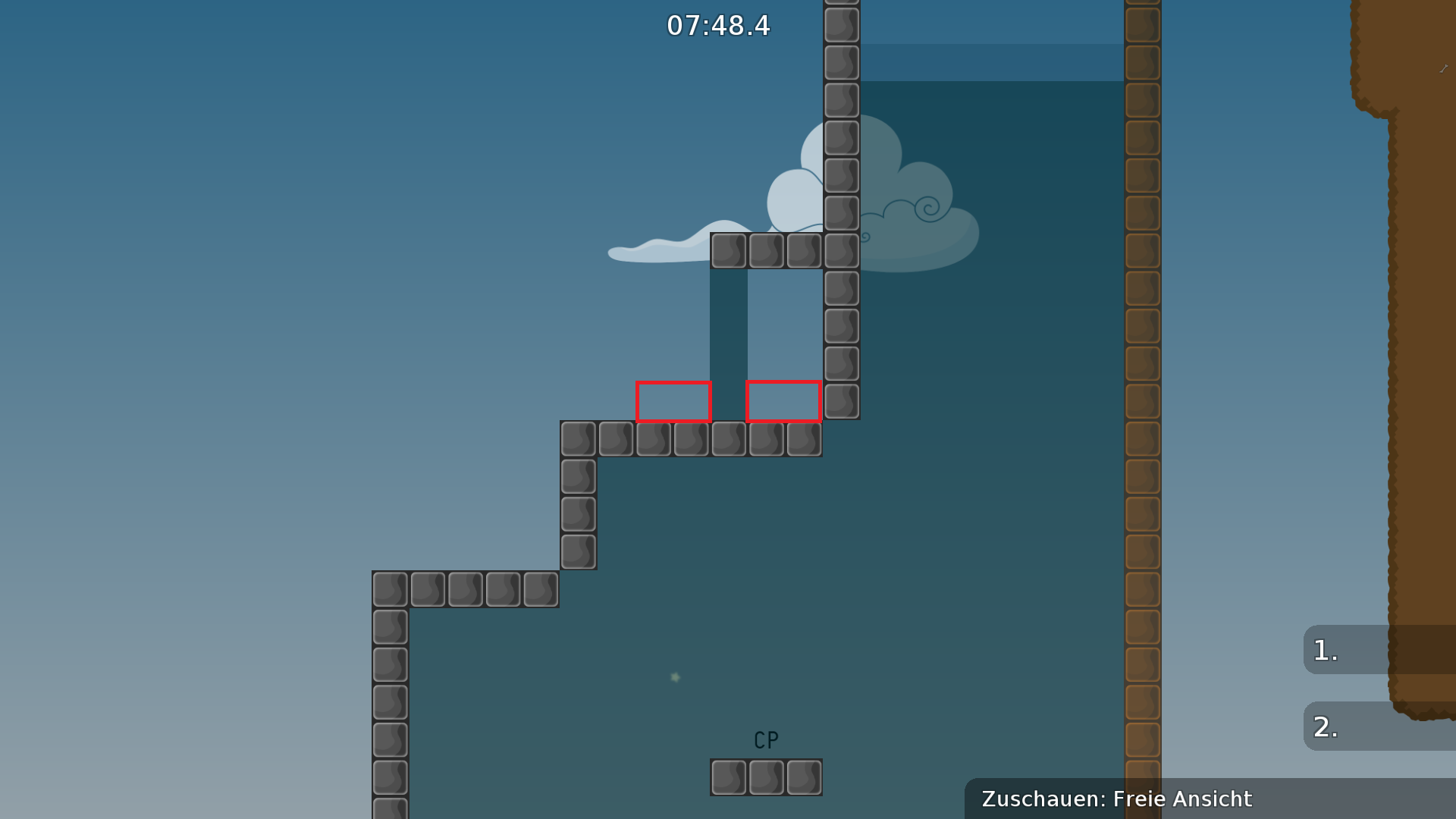Click the brown dirt wall in the top-right corner
Screen dimensions: 1456x819
click(x=1418, y=61)
